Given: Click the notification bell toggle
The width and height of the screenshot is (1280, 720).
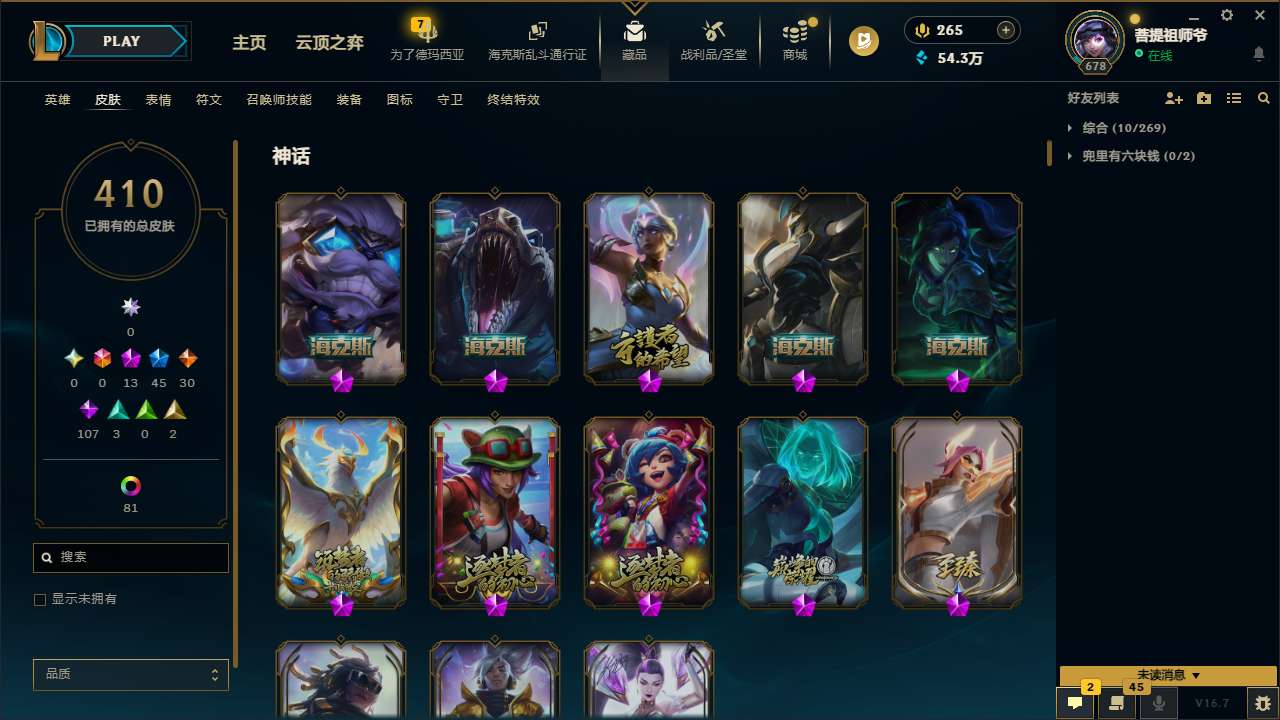Looking at the screenshot, I should (x=1259, y=54).
